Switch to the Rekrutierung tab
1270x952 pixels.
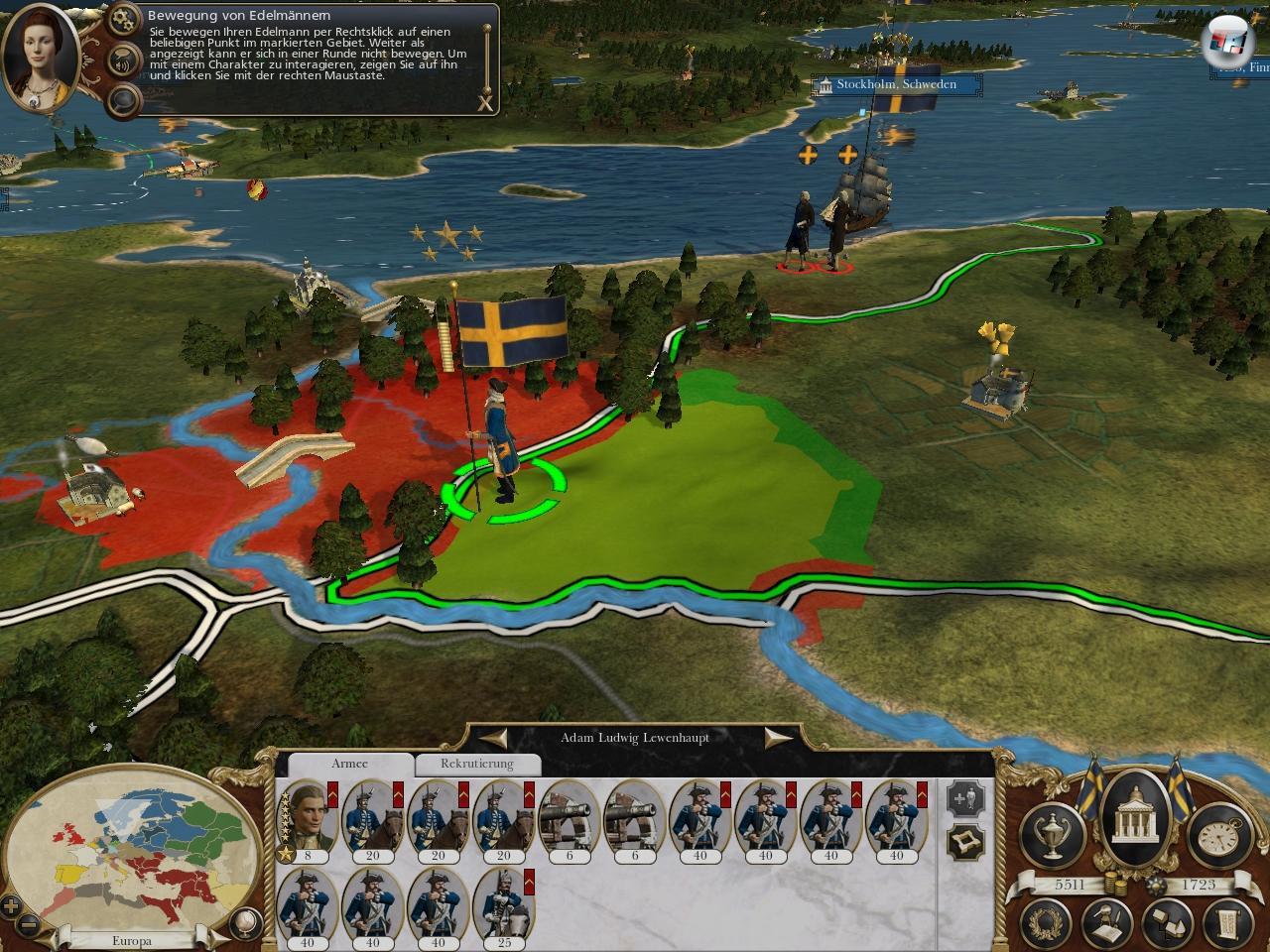pos(477,764)
